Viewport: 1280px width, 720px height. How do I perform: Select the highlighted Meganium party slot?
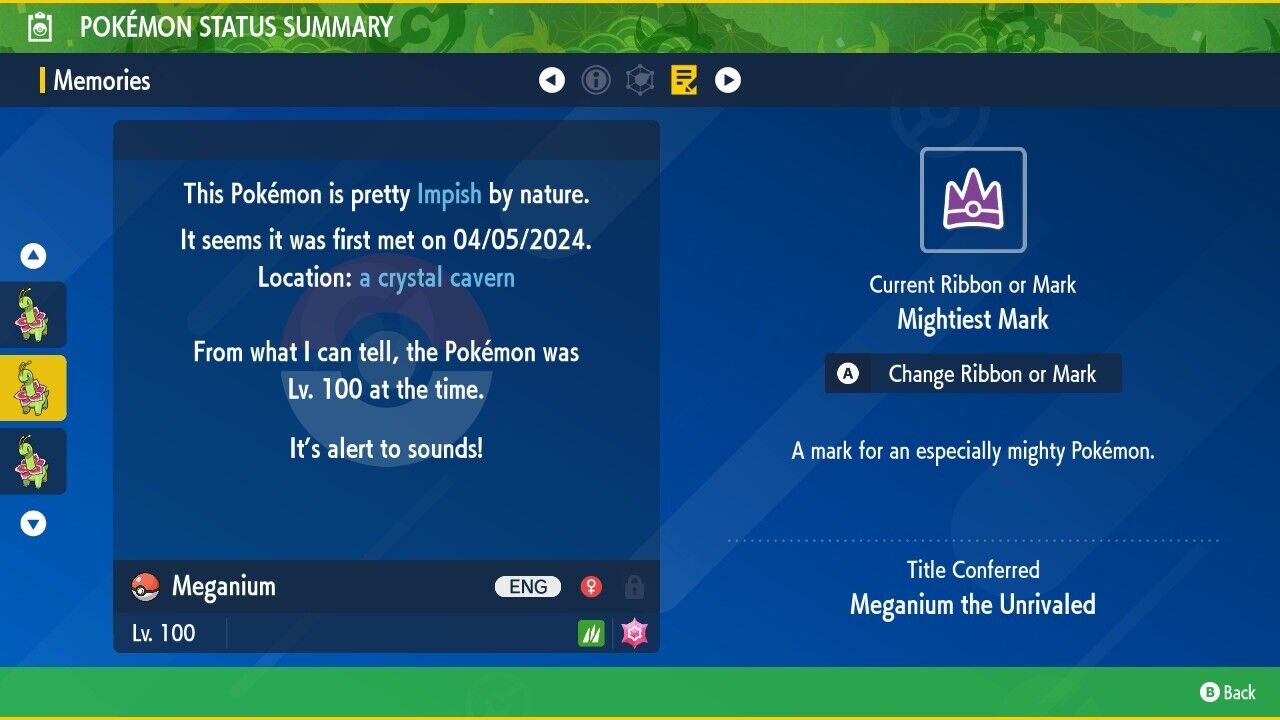(x=33, y=388)
